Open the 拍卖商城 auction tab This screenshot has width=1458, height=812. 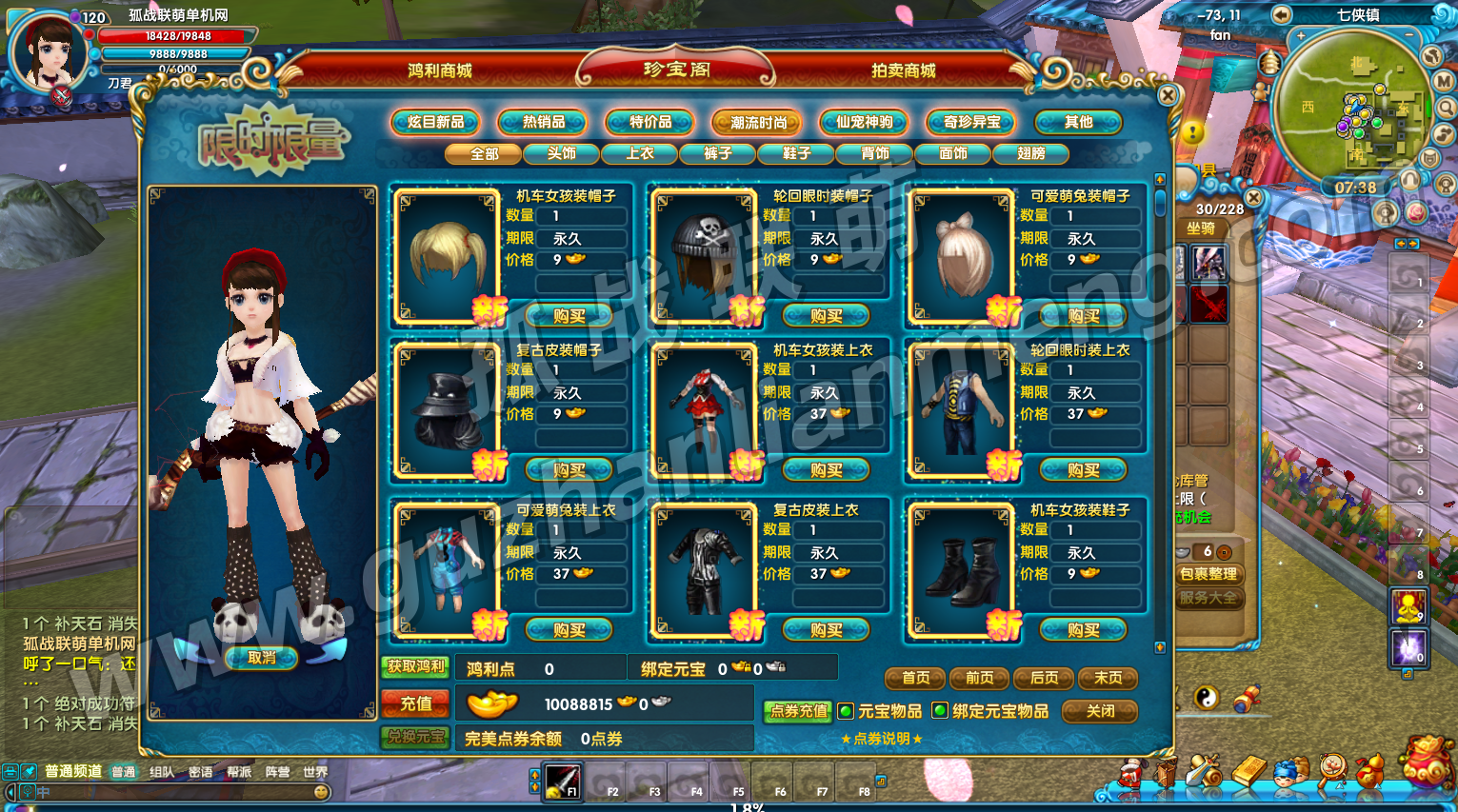pos(903,70)
